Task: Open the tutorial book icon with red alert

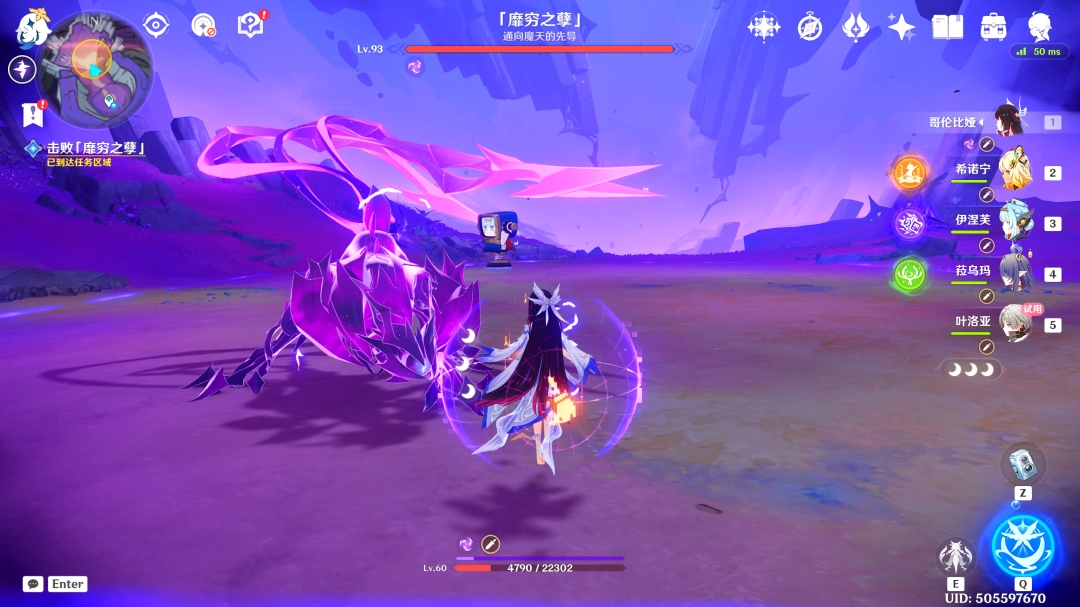Action: point(250,25)
